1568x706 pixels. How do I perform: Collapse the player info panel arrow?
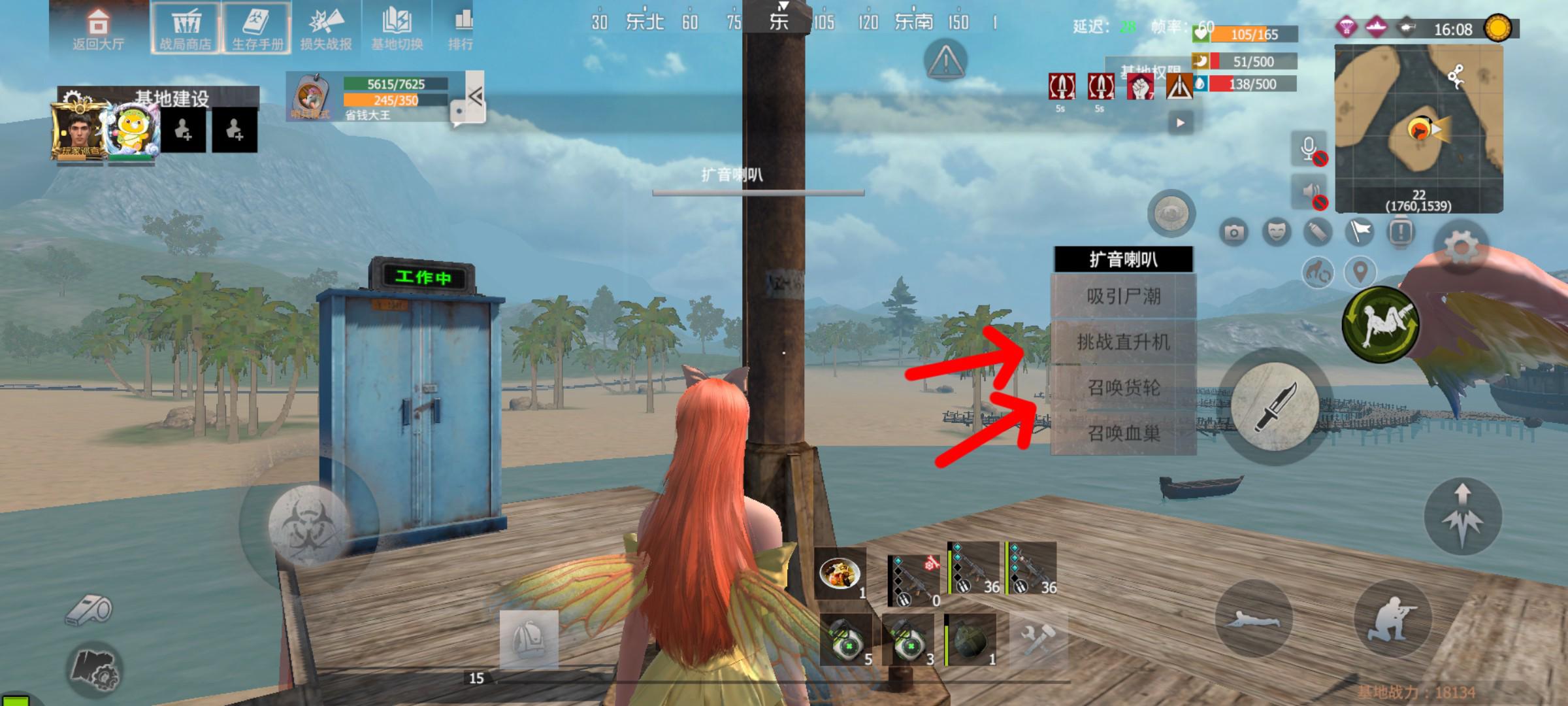475,97
